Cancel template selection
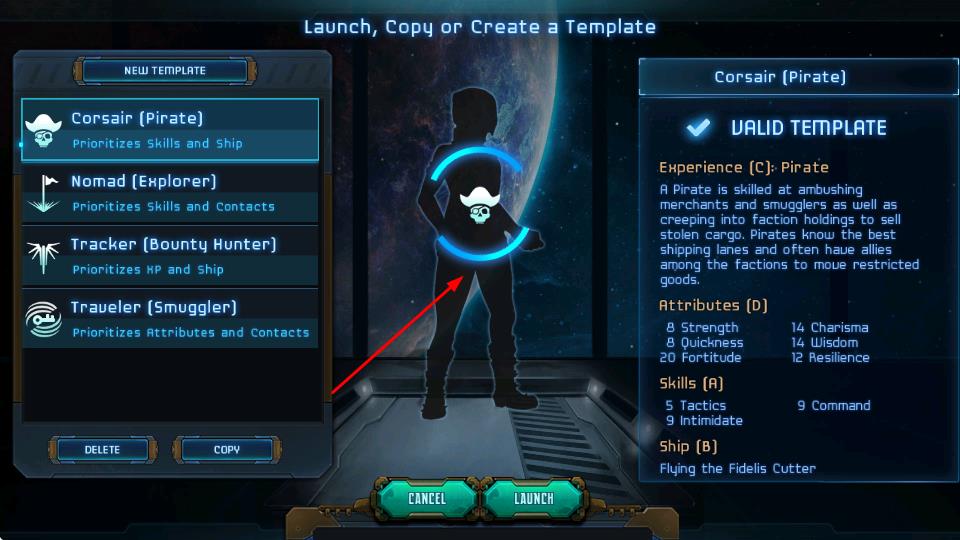Image resolution: width=960 pixels, height=540 pixels. tap(427, 498)
